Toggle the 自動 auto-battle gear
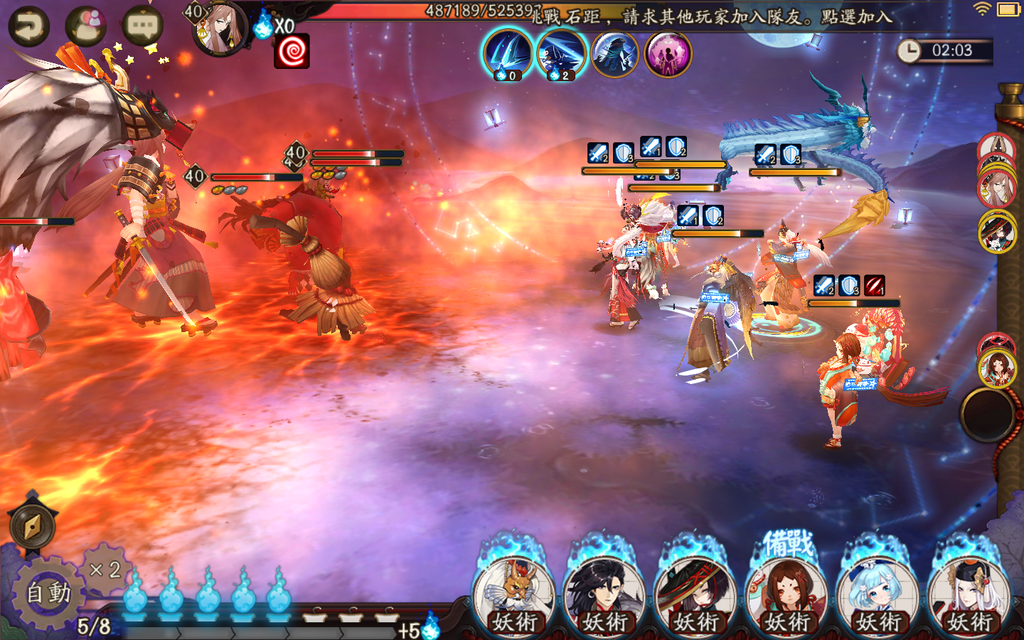The width and height of the screenshot is (1024, 640). [48, 592]
